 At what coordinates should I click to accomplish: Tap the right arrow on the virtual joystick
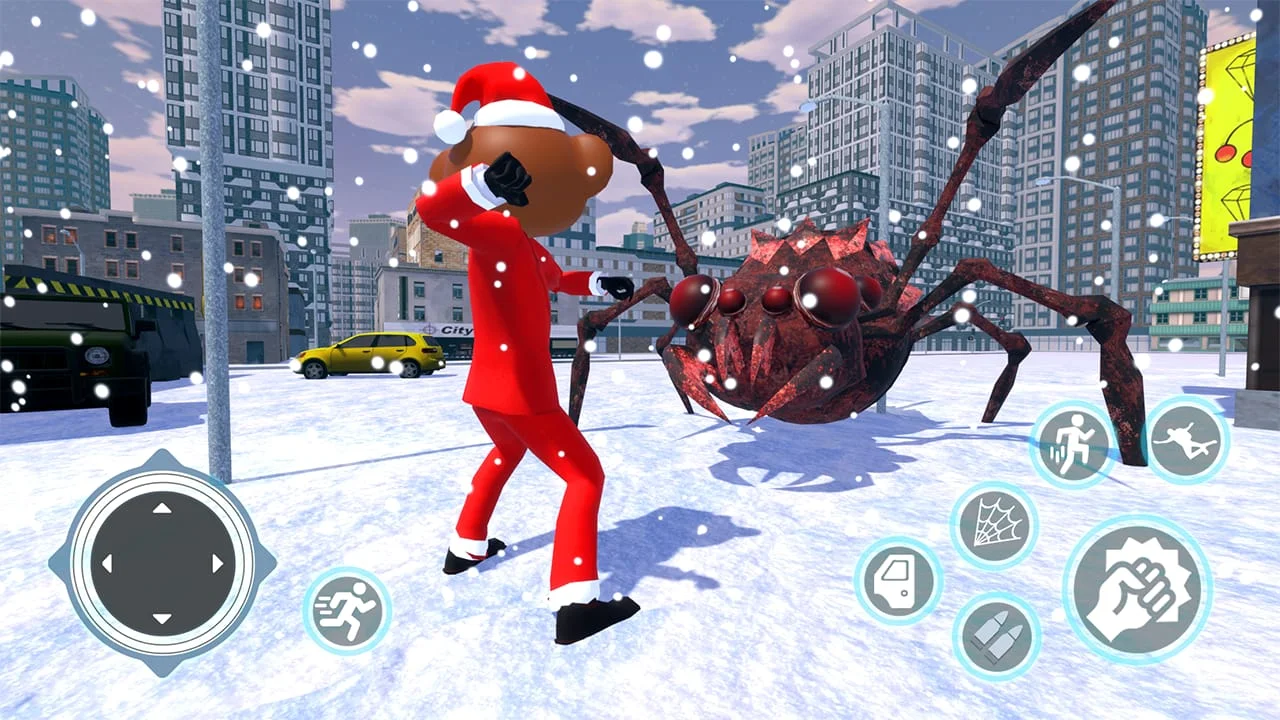point(216,560)
